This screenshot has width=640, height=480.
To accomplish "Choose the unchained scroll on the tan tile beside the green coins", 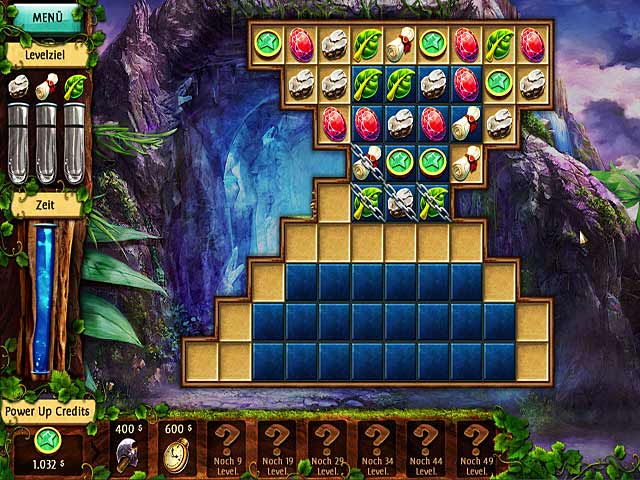I will coord(466,162).
